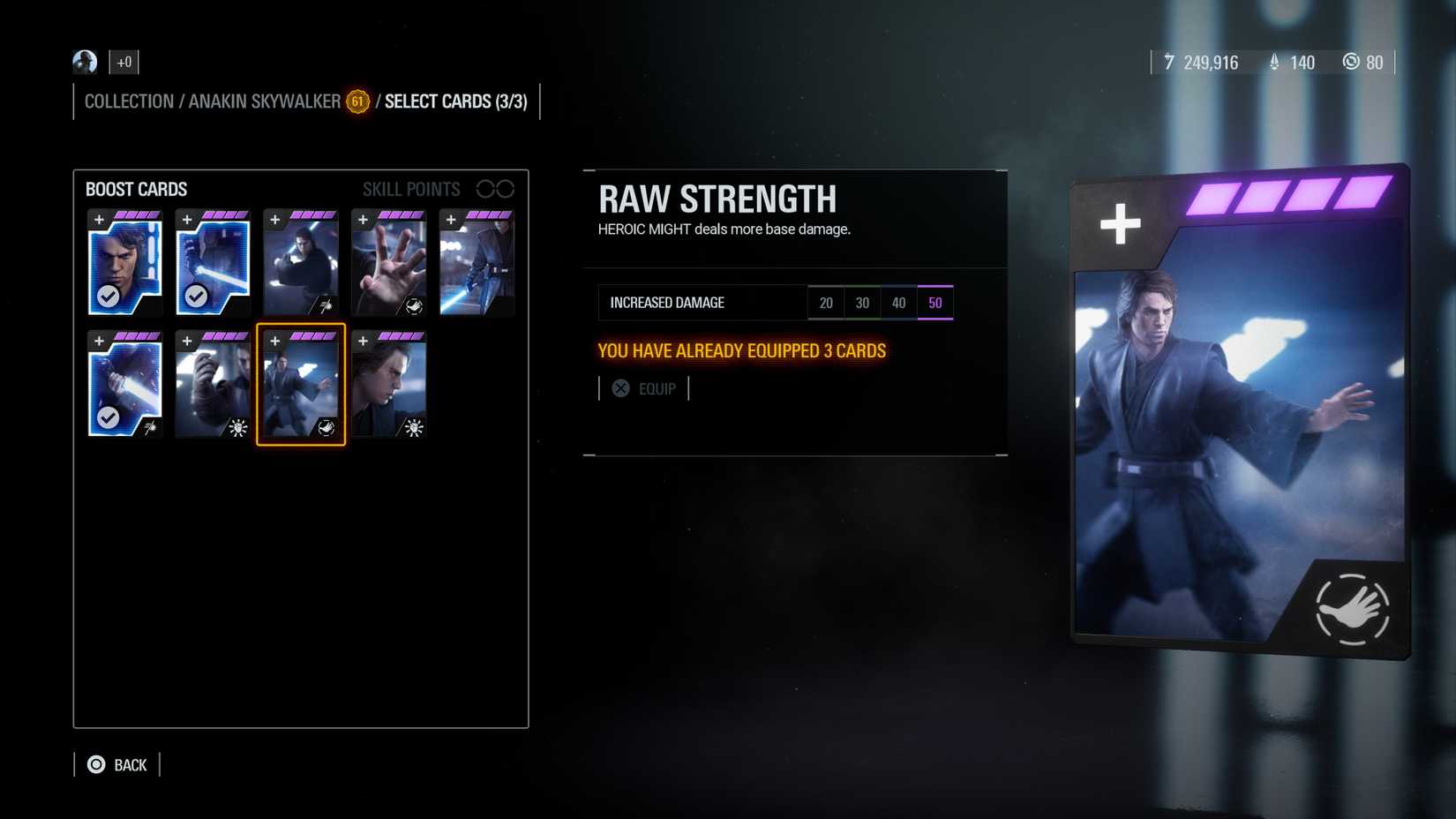Click the controller button icon beside BACK

tap(95, 764)
